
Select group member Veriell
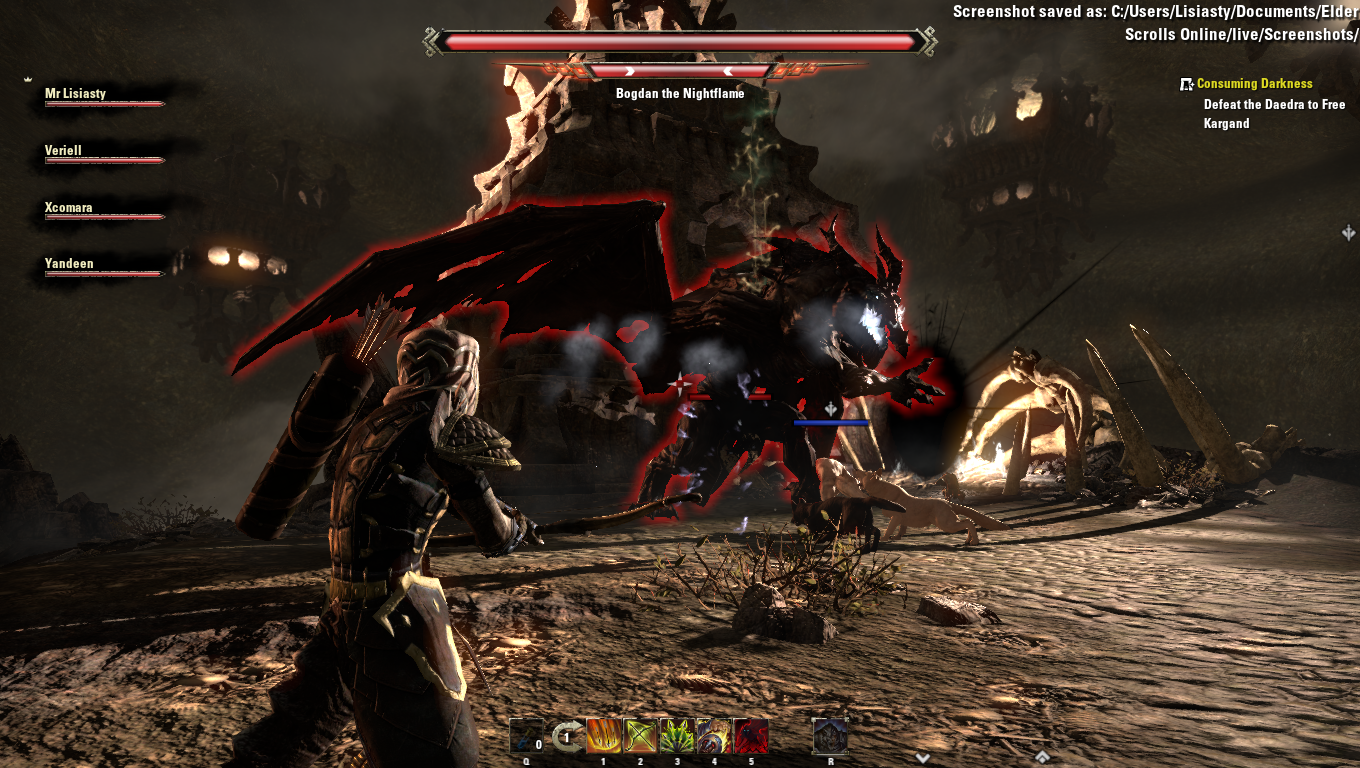point(64,151)
